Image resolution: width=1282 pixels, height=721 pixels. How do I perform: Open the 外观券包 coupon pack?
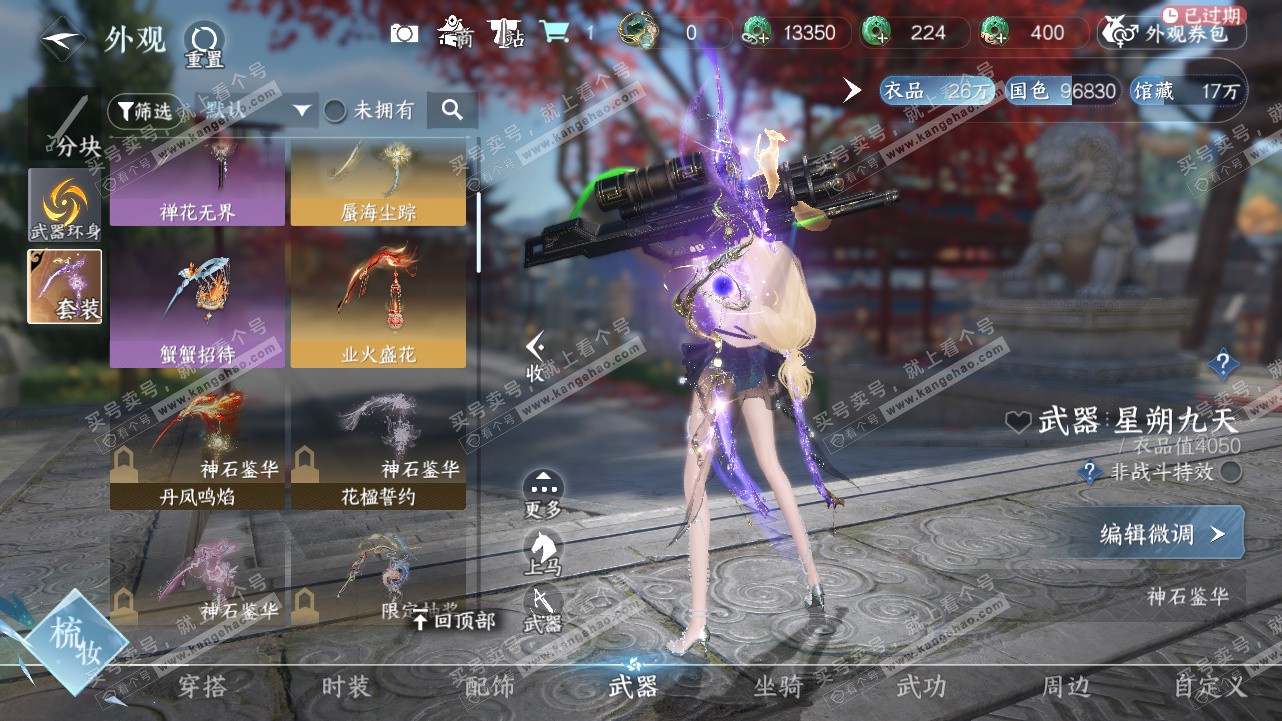1171,33
